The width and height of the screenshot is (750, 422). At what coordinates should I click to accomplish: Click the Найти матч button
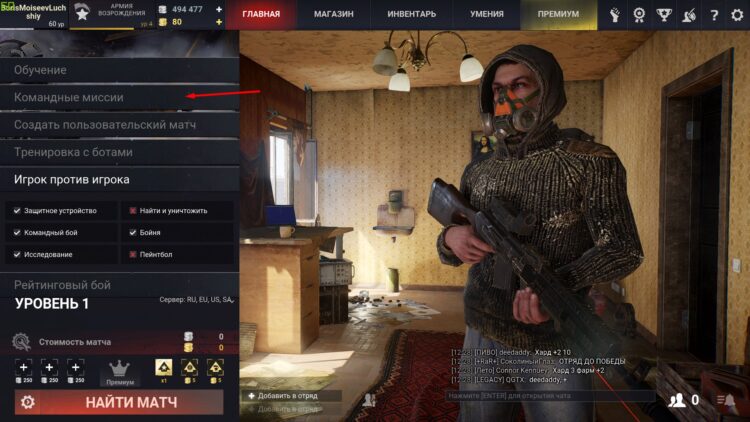tap(131, 402)
